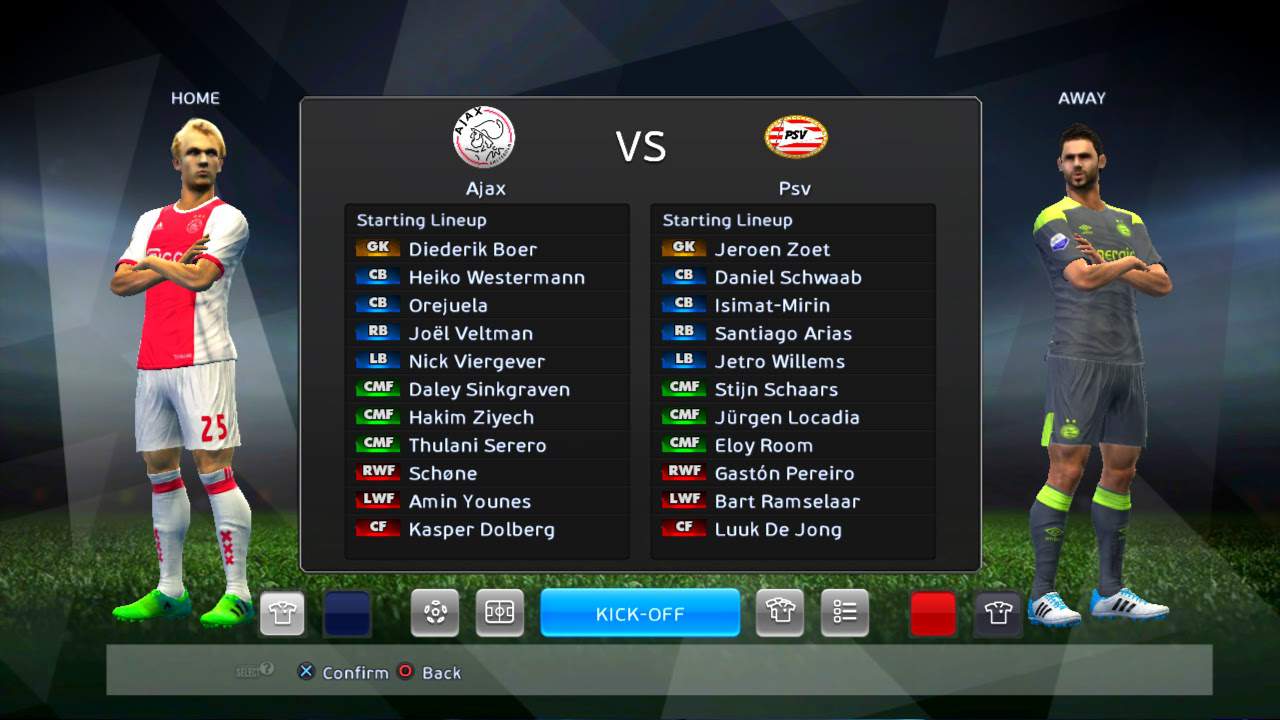The width and height of the screenshot is (1280, 720).
Task: Pick the dark navy home color swatch
Action: coord(347,613)
